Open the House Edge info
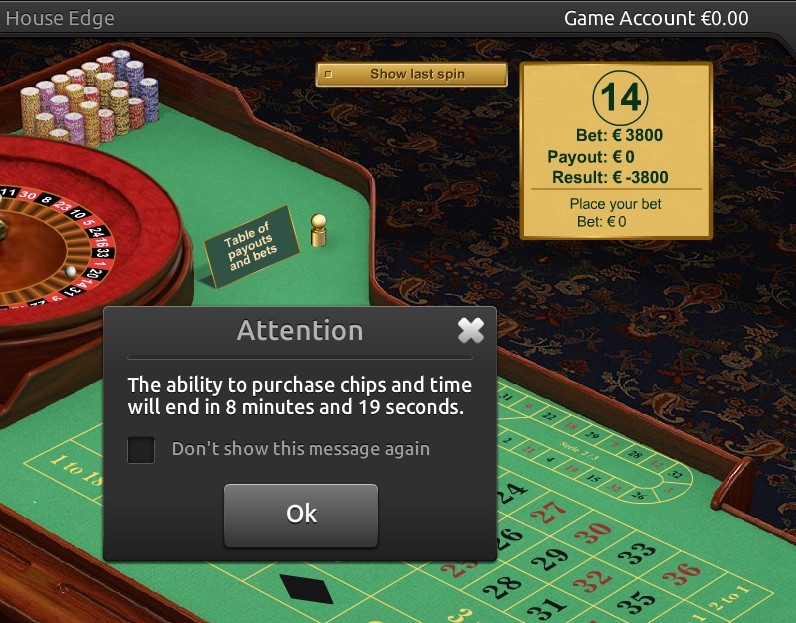Screen dimensions: 796x623 point(60,18)
